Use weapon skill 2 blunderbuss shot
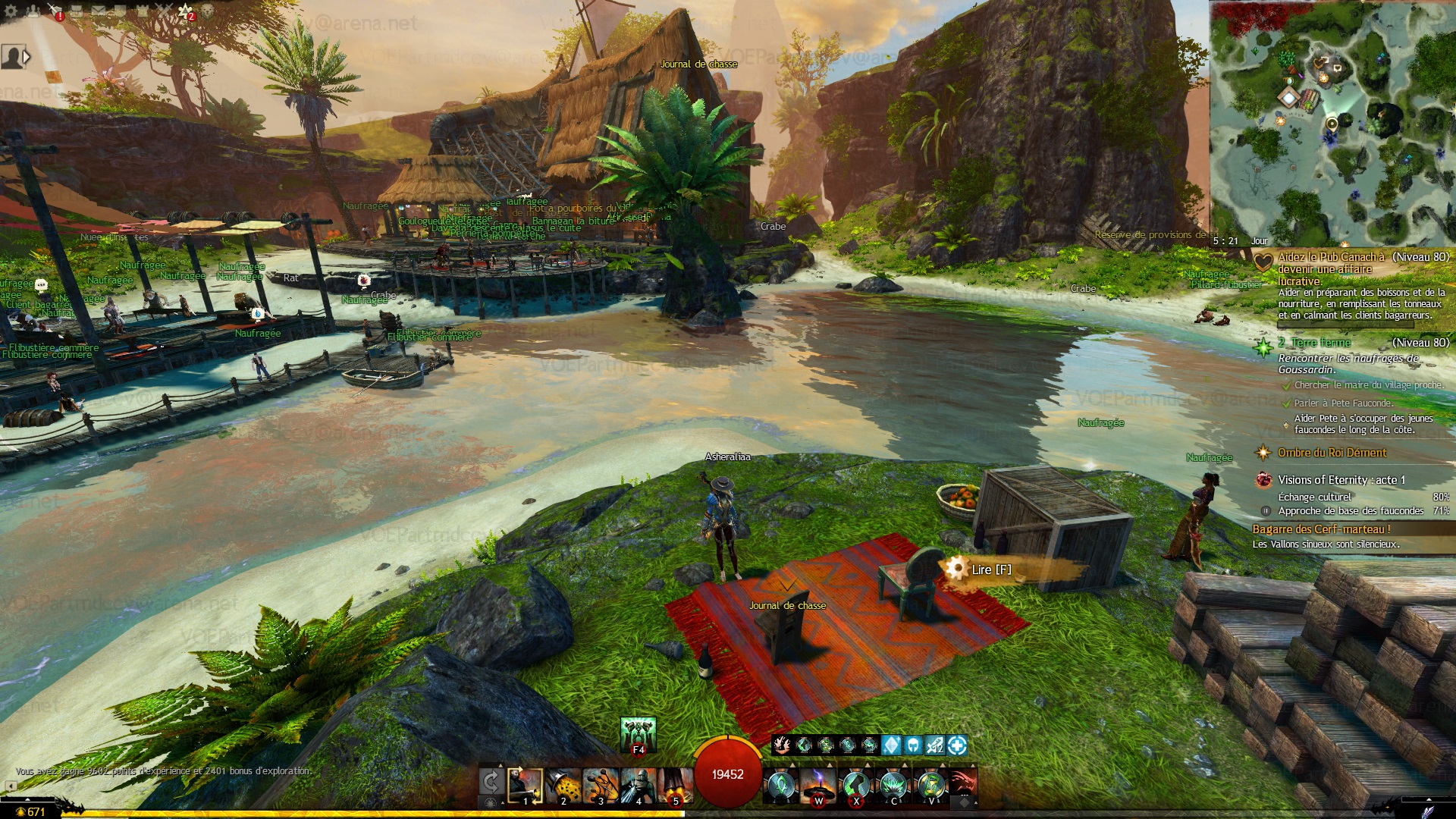Screen dimensions: 1456x819 click(x=563, y=786)
